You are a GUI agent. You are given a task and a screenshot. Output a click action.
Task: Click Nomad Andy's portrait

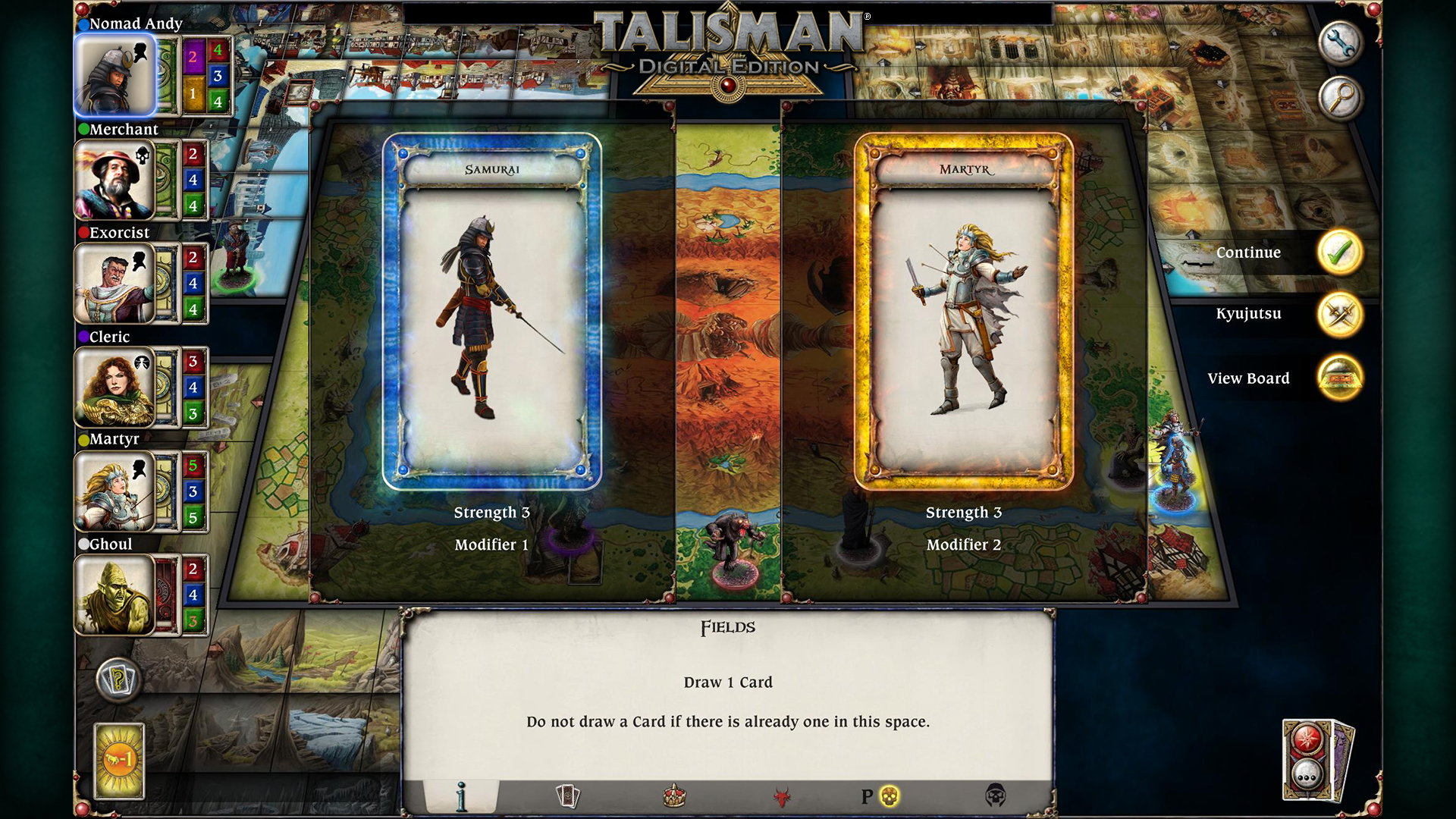point(115,74)
